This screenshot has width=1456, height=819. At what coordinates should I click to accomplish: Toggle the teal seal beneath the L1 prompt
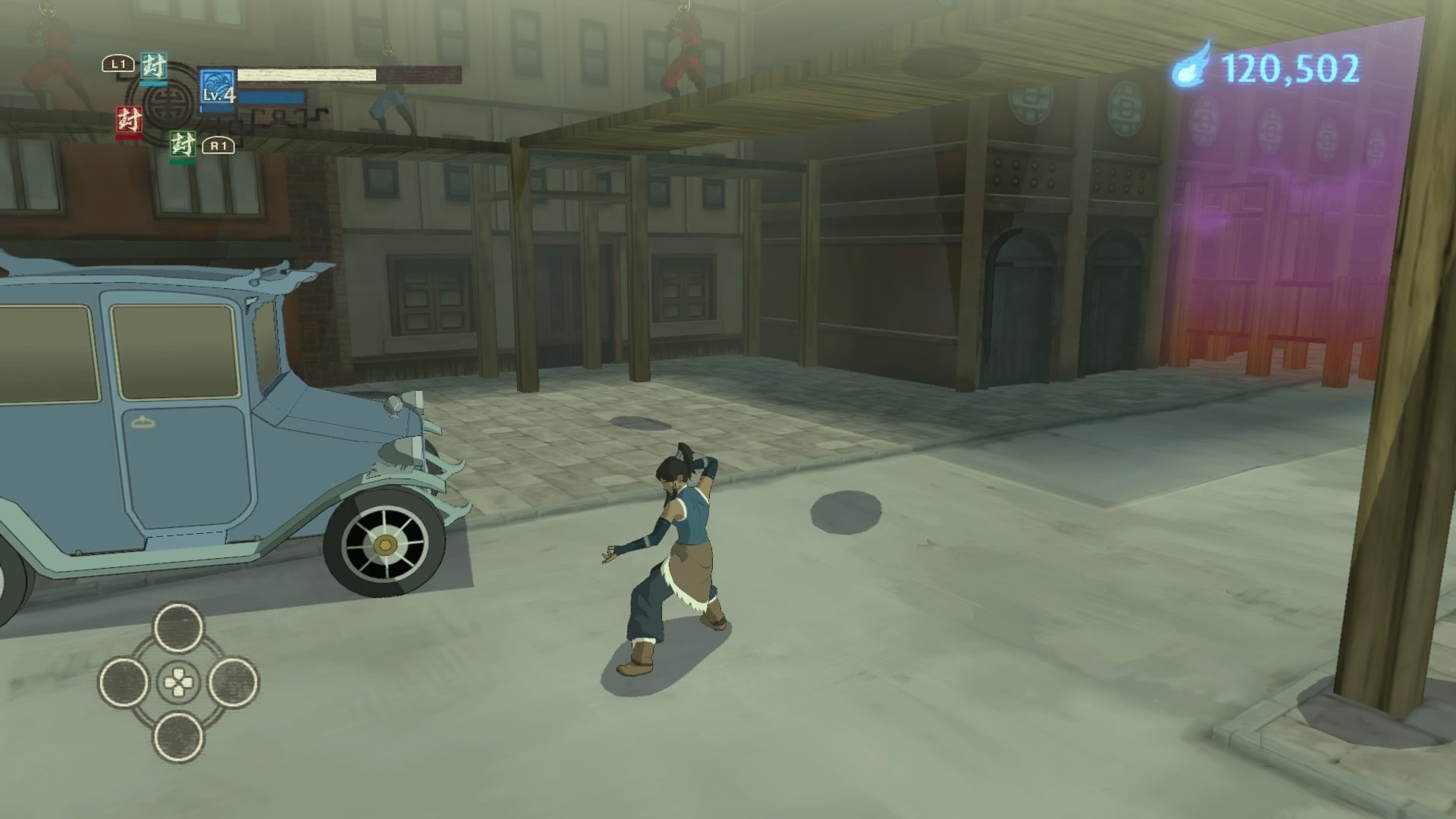click(153, 67)
